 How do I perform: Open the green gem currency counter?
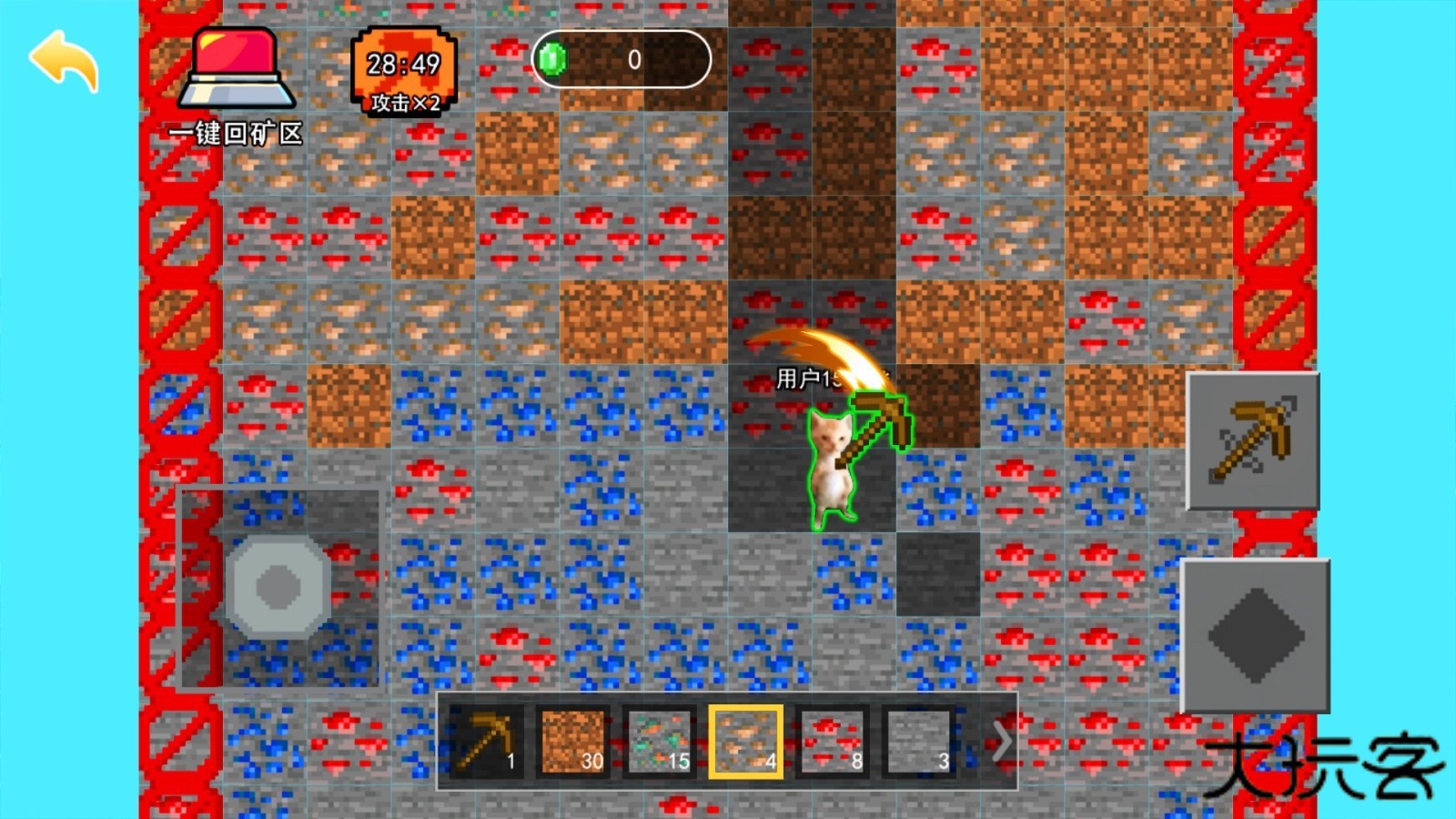[621, 60]
